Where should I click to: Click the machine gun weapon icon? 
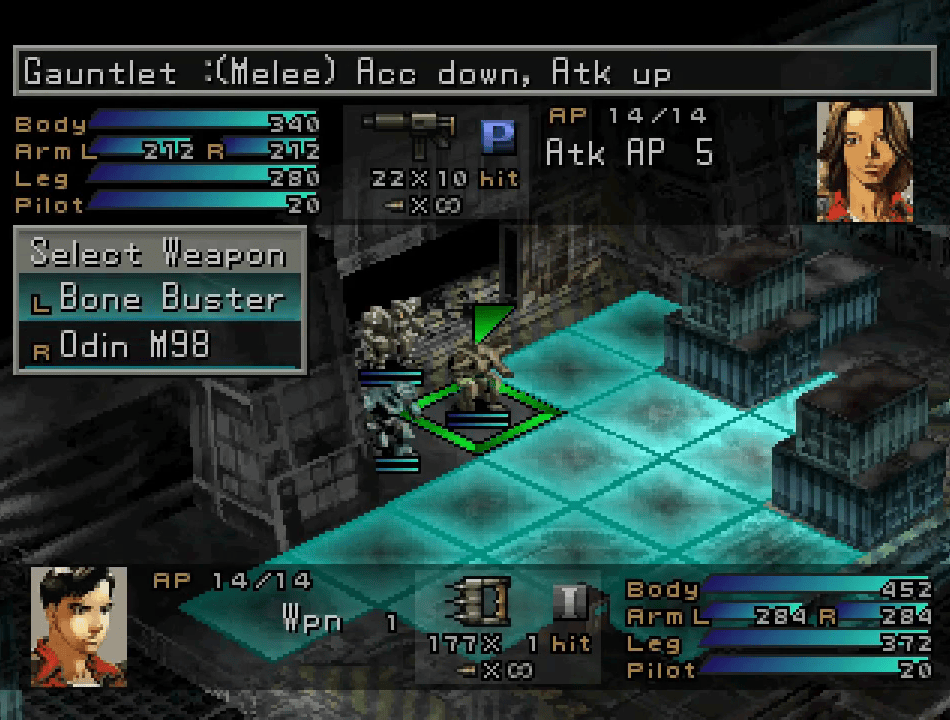pos(410,133)
